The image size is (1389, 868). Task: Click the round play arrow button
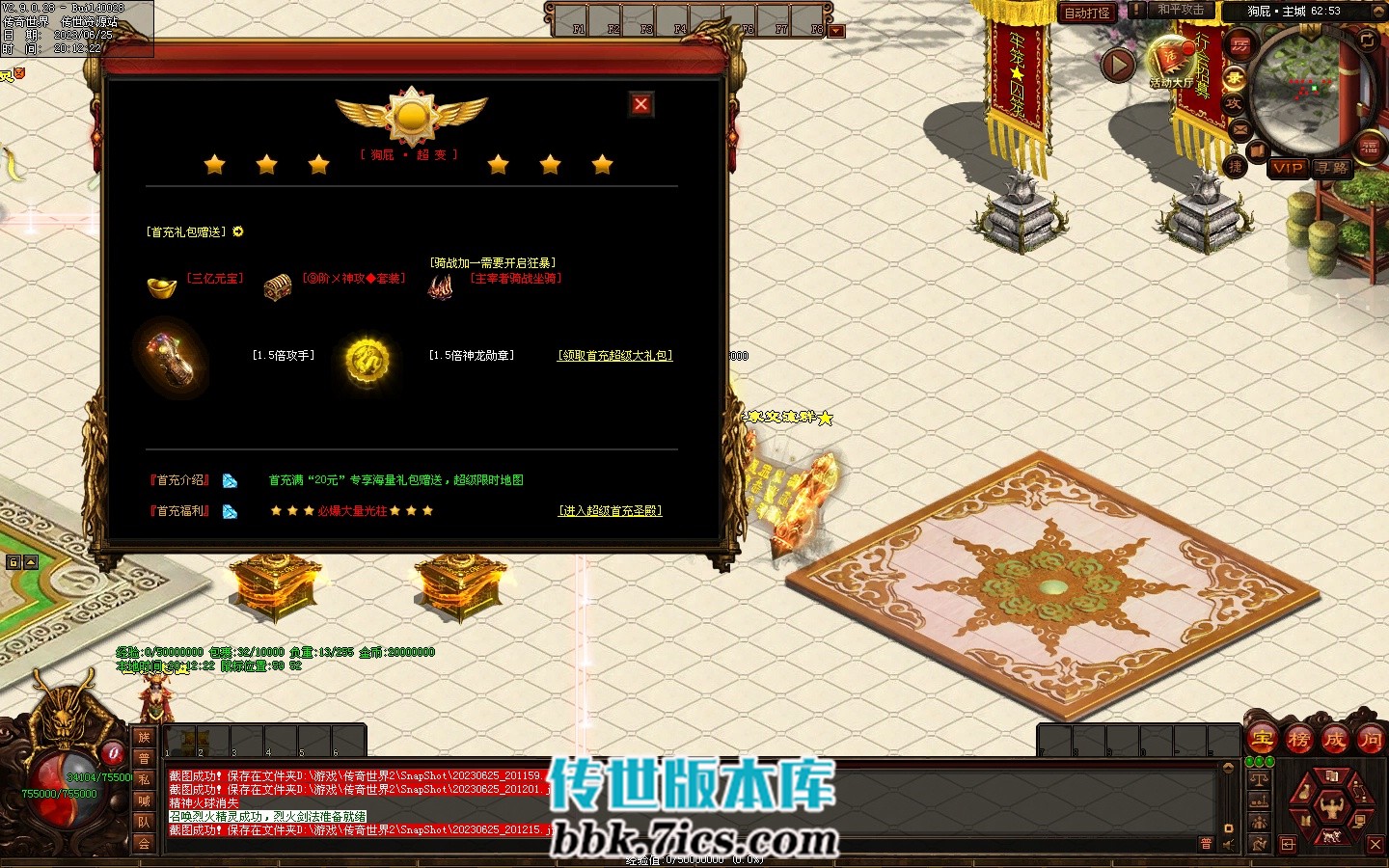(x=1118, y=66)
